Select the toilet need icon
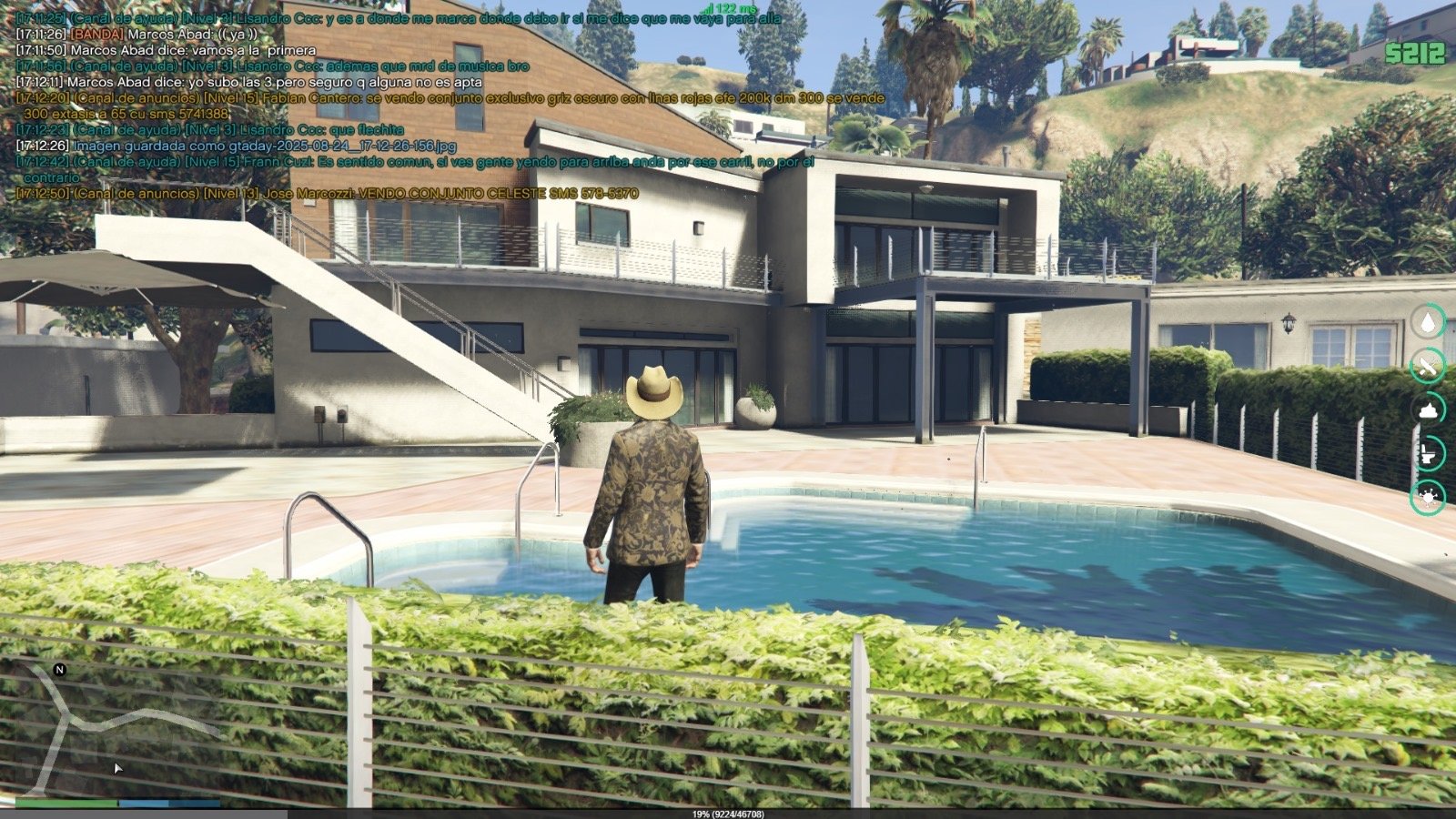 click(1427, 452)
